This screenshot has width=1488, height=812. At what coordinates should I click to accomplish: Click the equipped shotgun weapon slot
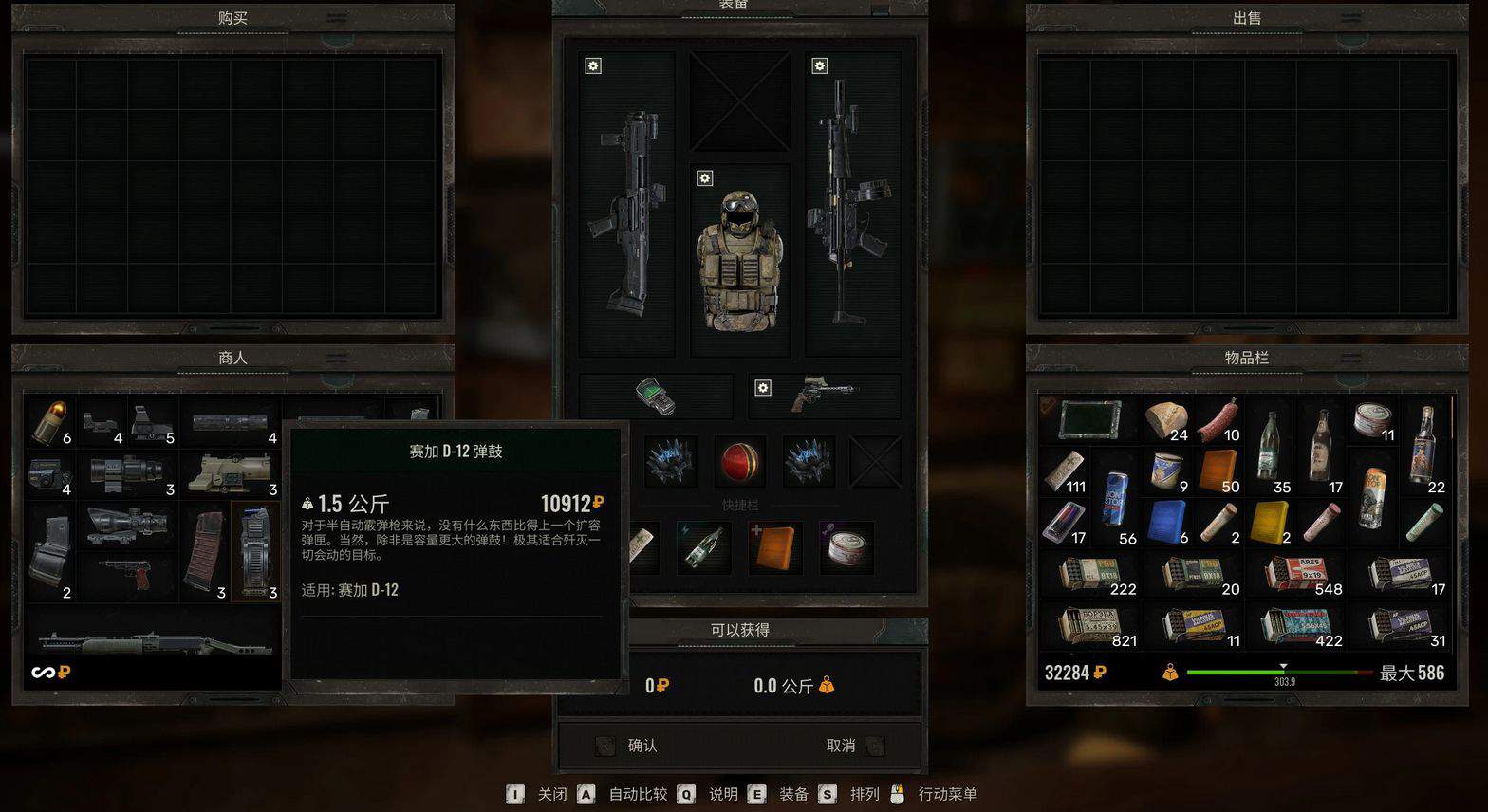(x=627, y=213)
